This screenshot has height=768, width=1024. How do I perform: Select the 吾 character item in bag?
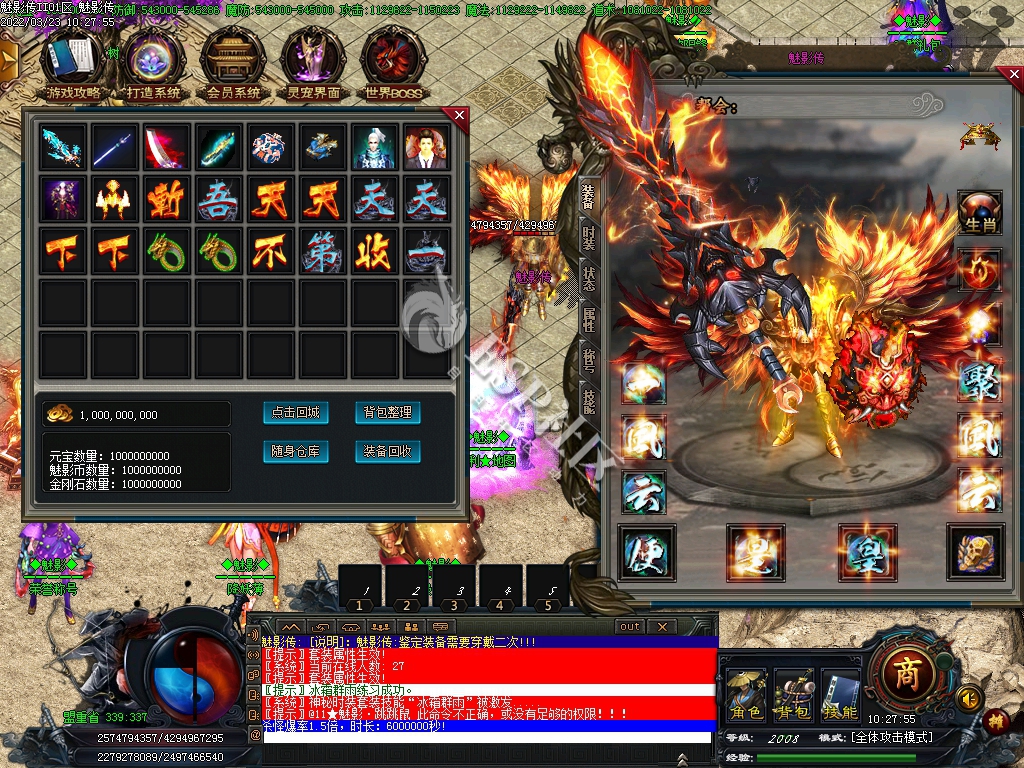click(217, 199)
